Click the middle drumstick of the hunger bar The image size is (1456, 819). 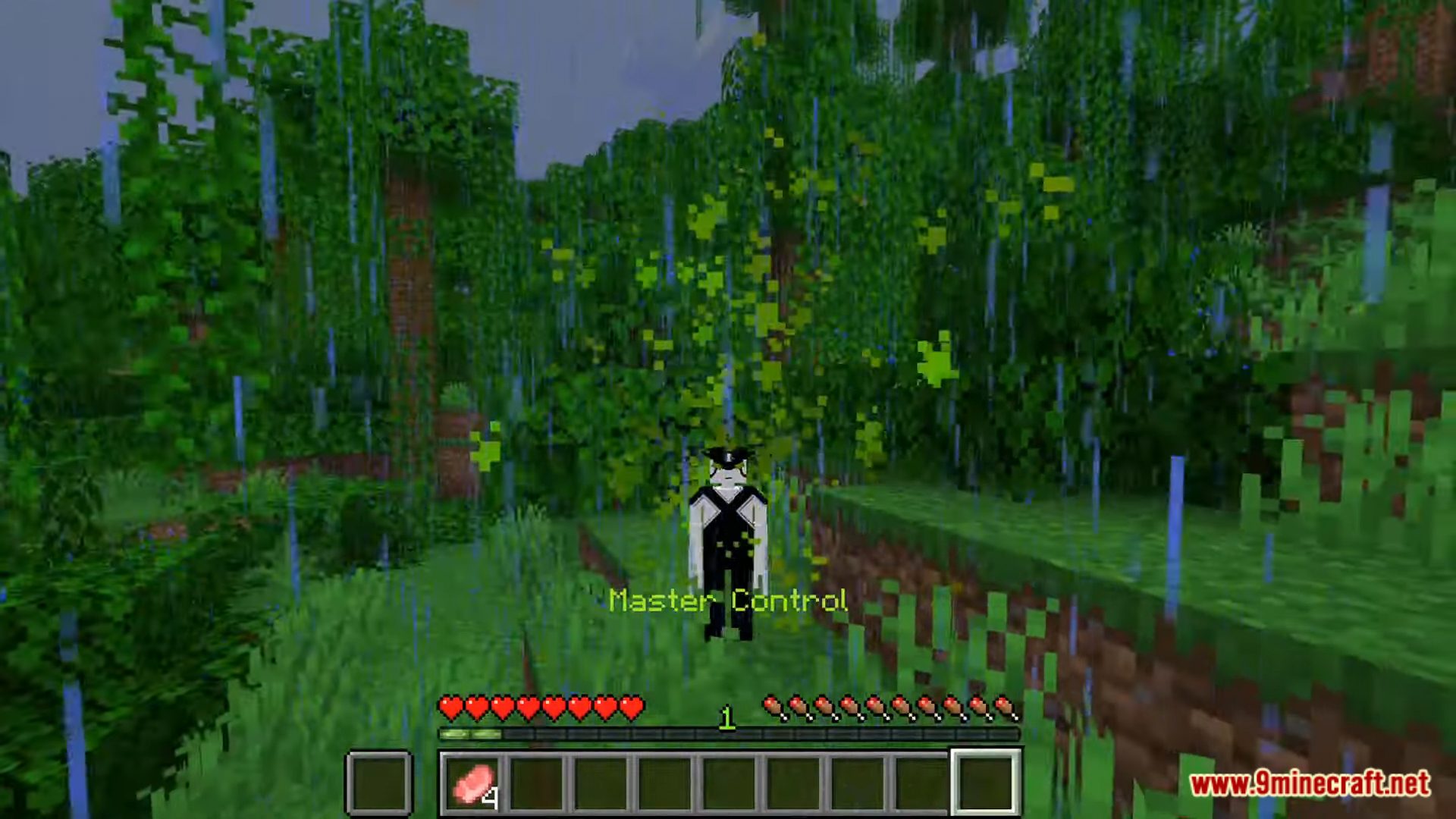(x=891, y=708)
